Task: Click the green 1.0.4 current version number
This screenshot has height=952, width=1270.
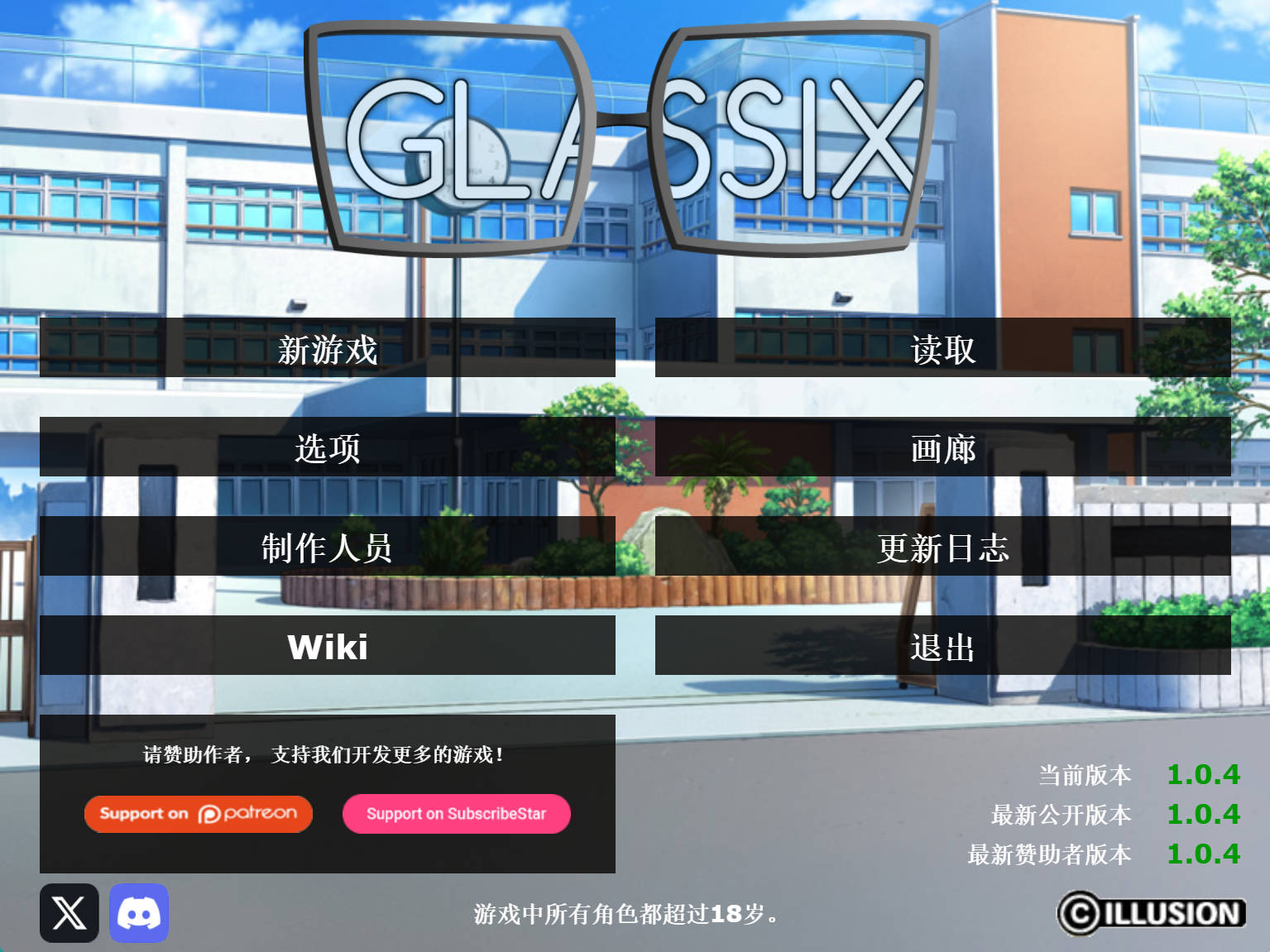Action: [1204, 774]
